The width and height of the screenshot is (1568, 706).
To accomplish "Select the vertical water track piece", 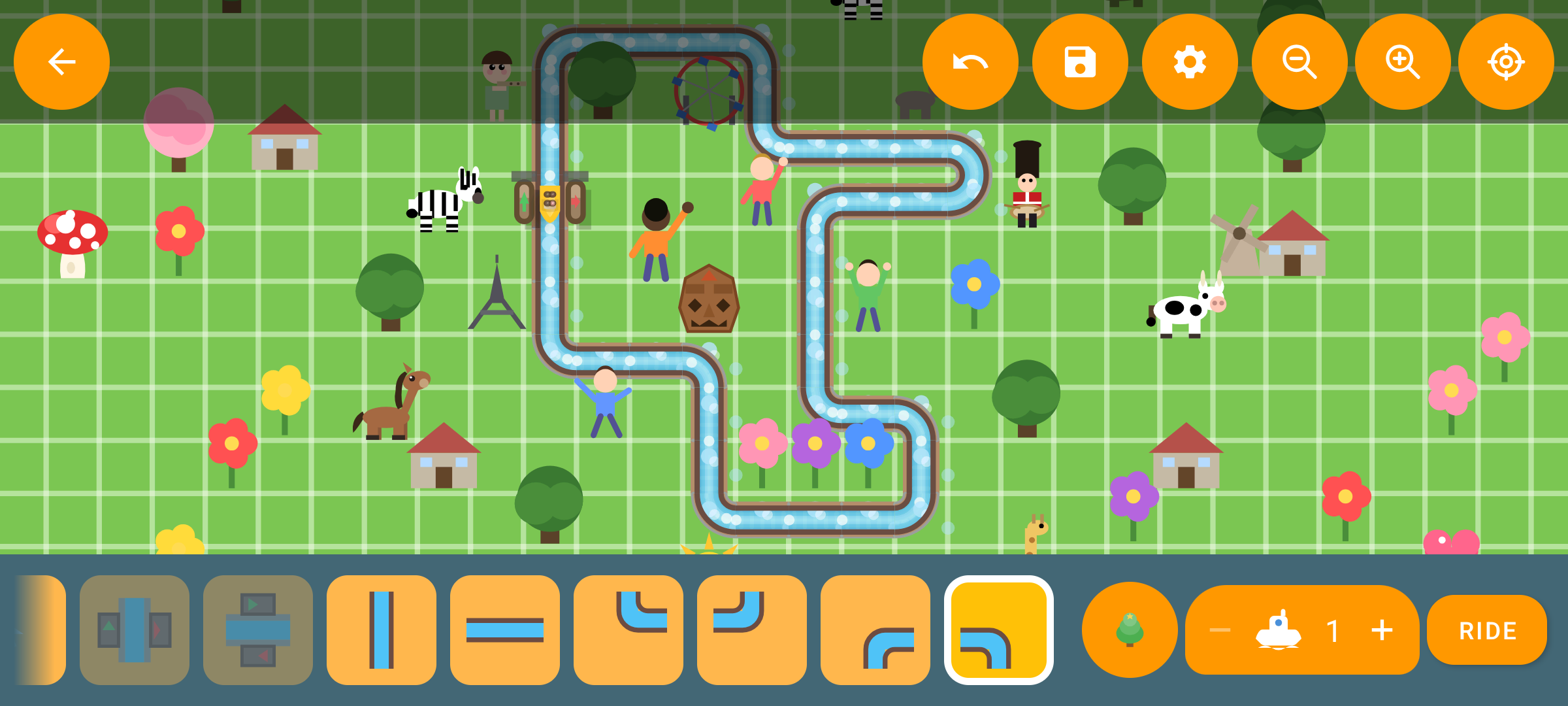I will (382, 630).
